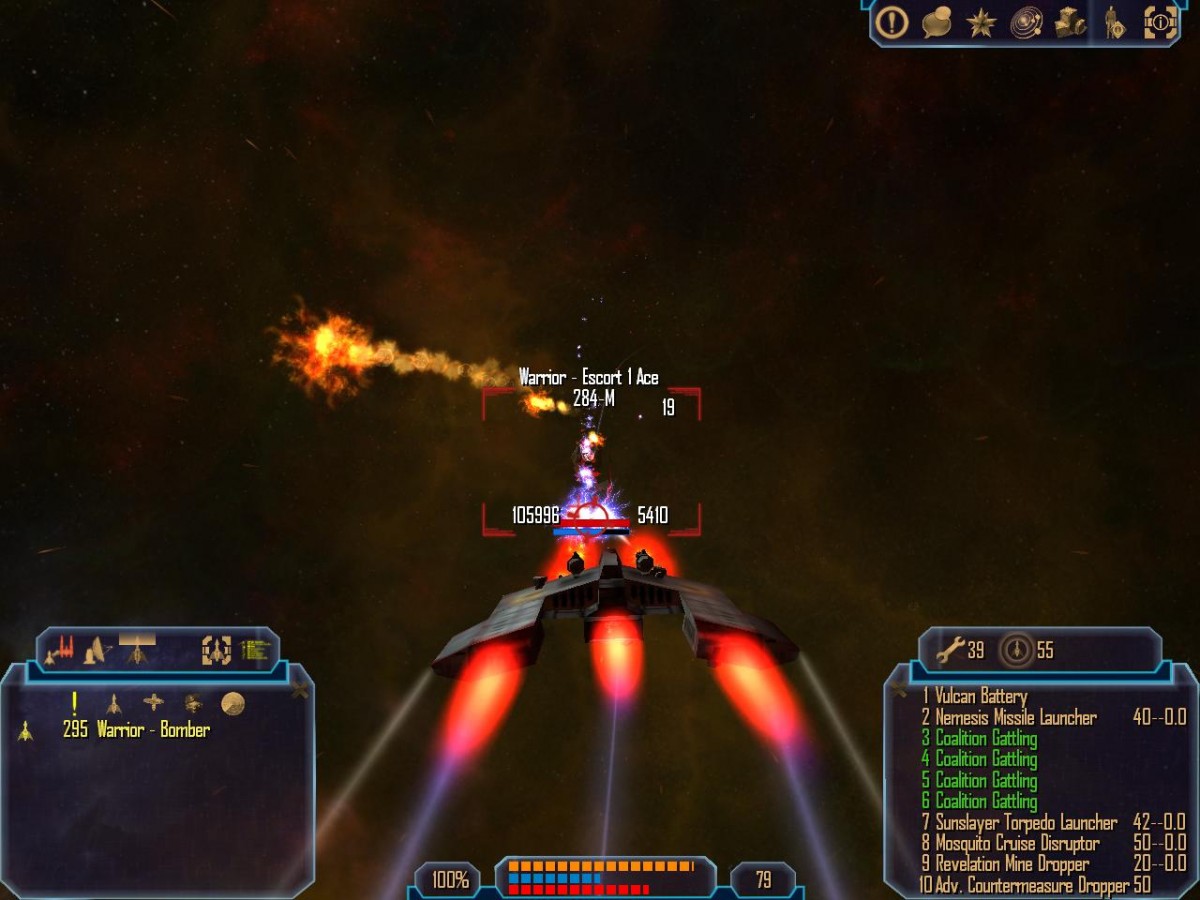The image size is (1200, 900).
Task: Open the chat speech bubbles icon
Action: pos(936,22)
